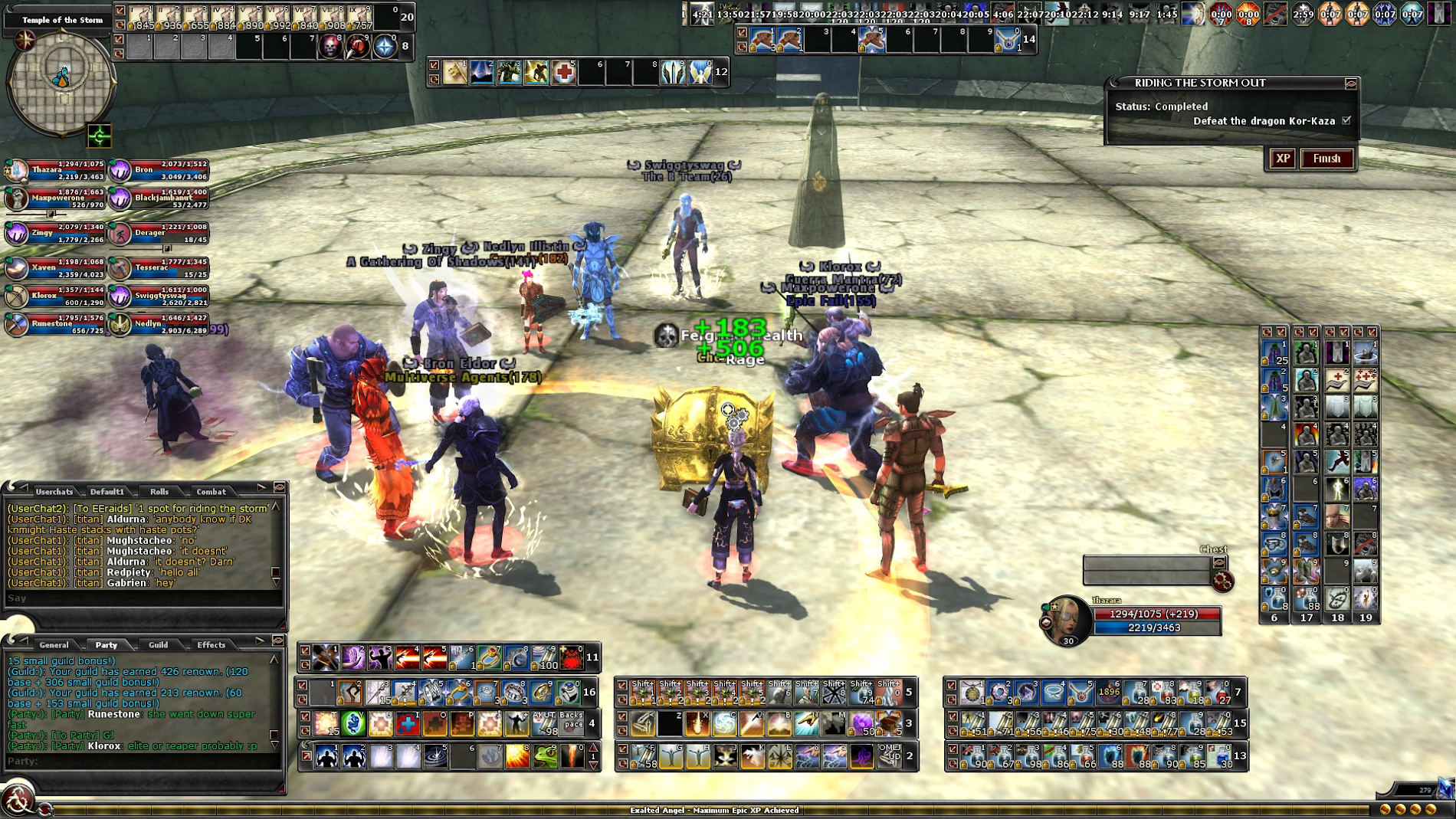Select the Userchats tab

(x=54, y=491)
